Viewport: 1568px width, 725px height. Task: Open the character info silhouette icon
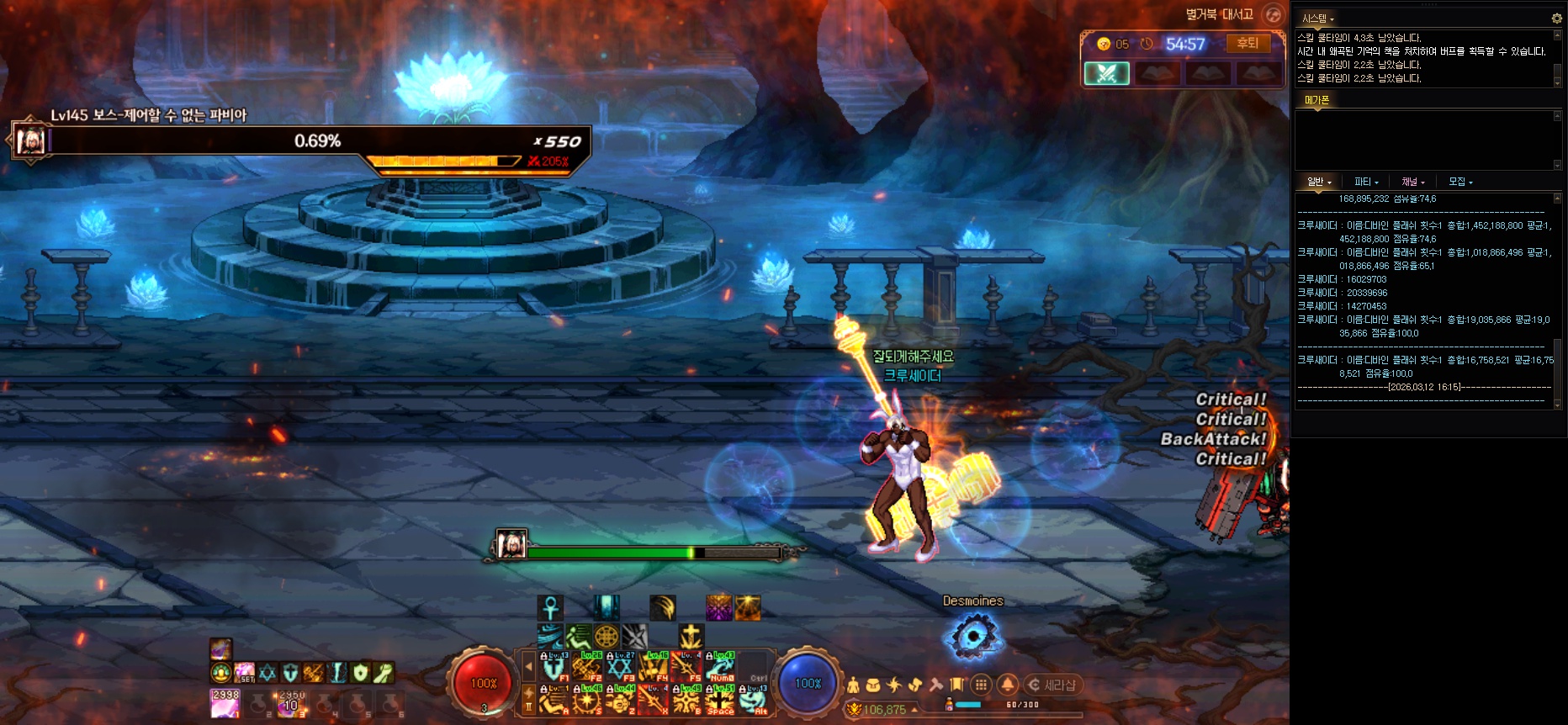(853, 685)
